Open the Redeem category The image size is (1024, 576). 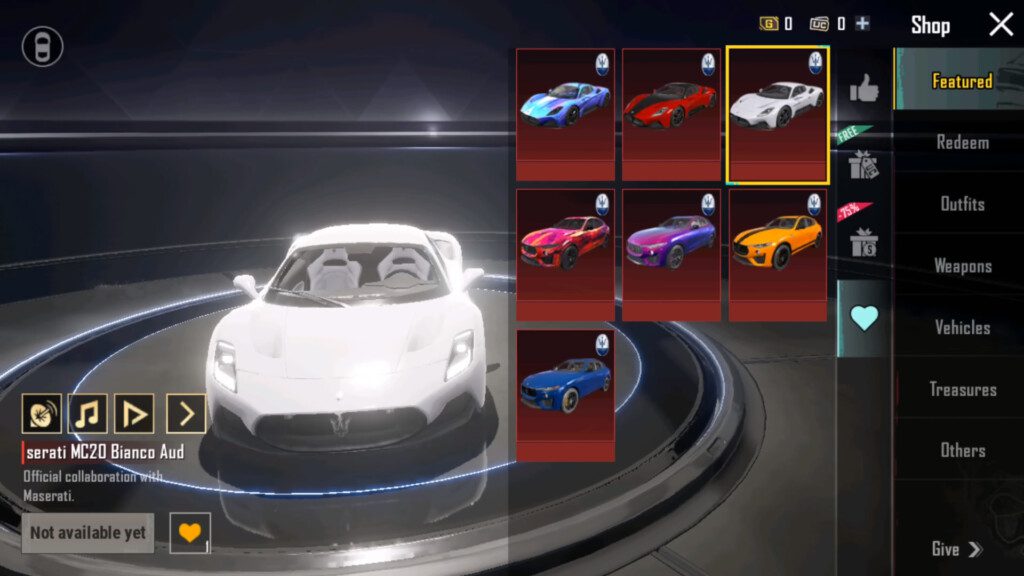[962, 143]
